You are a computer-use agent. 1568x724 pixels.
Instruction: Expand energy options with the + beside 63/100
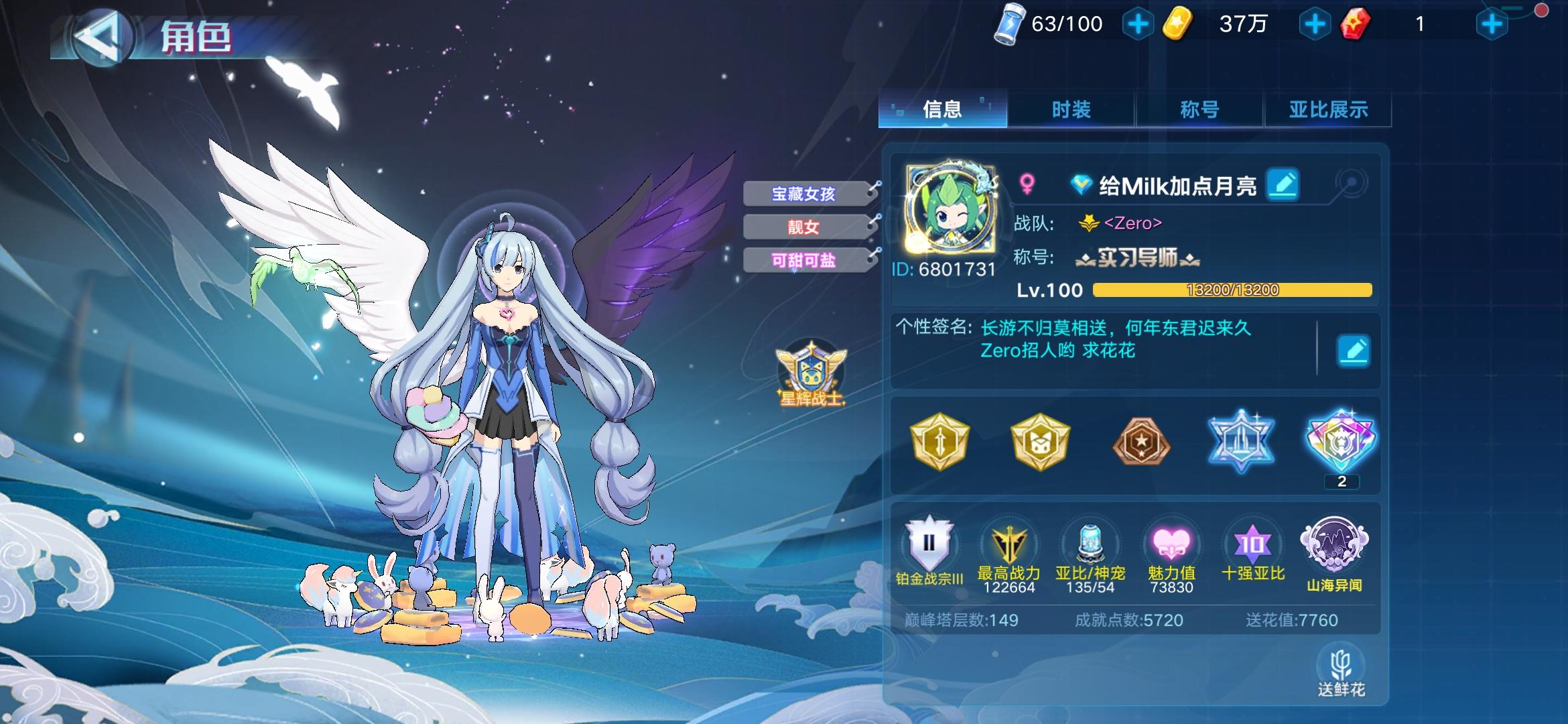1137,23
